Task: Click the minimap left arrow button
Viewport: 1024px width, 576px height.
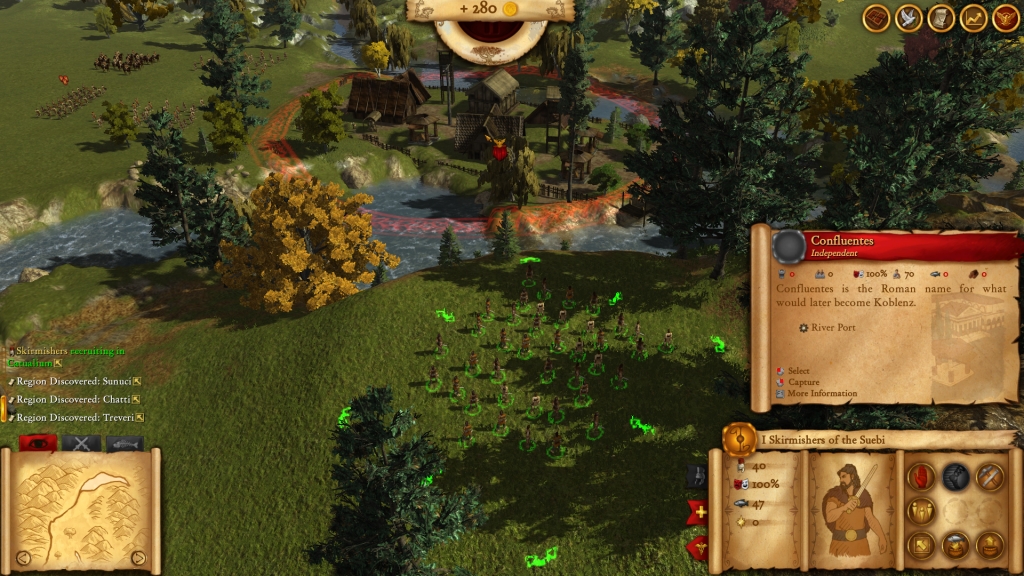Action: point(22,557)
